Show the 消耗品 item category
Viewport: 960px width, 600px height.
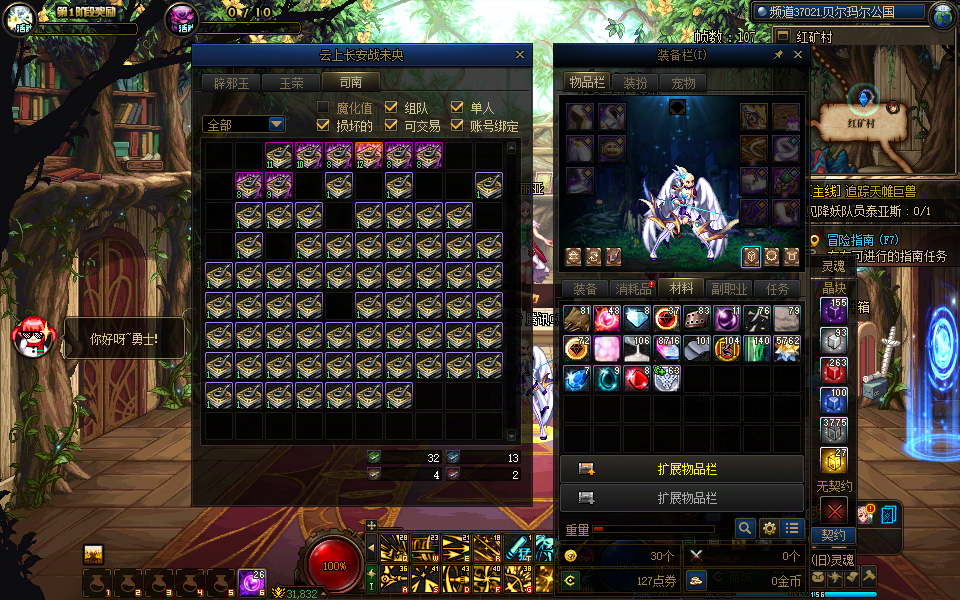point(632,289)
